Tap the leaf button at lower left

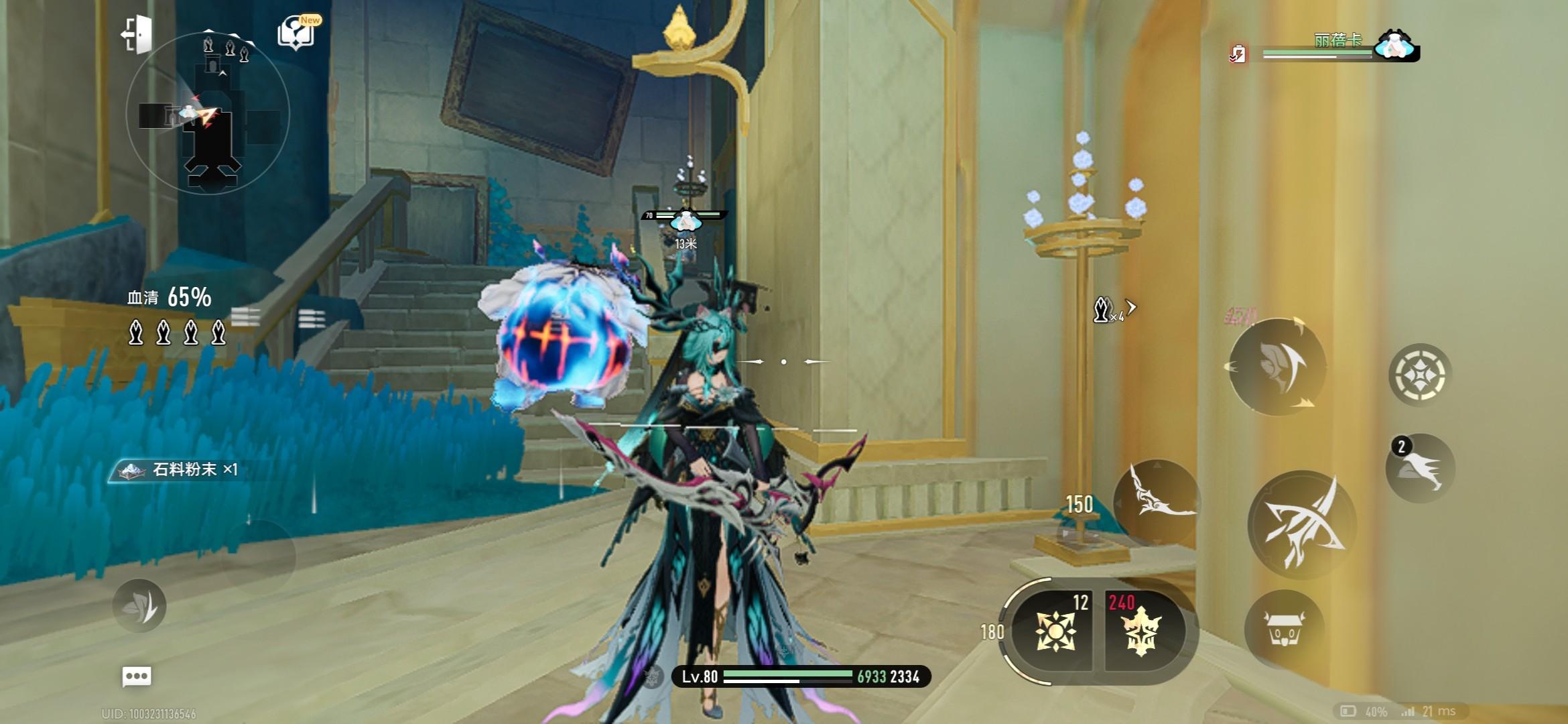pyautogui.click(x=139, y=605)
